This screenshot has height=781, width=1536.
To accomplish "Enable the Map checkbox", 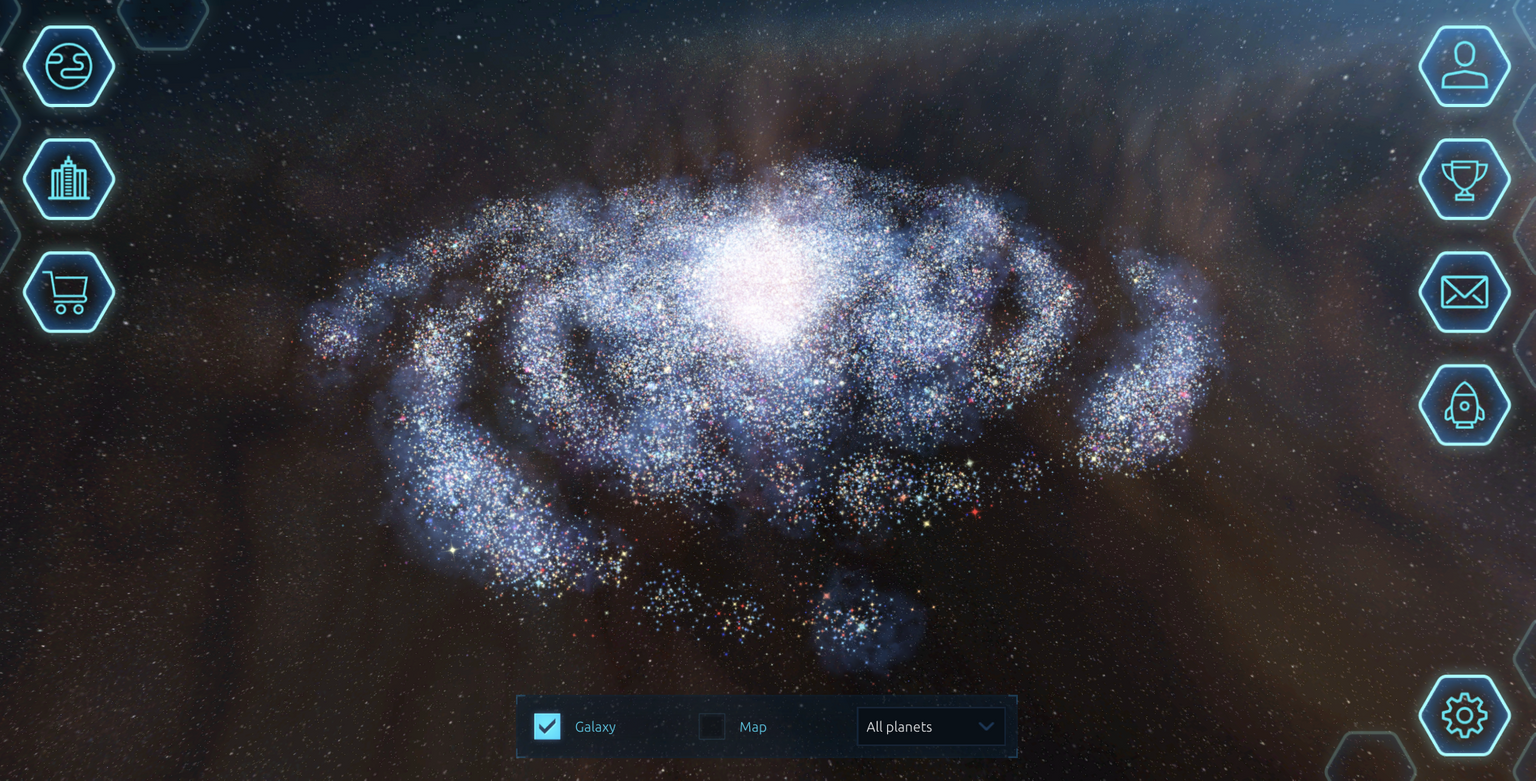I will coord(711,727).
